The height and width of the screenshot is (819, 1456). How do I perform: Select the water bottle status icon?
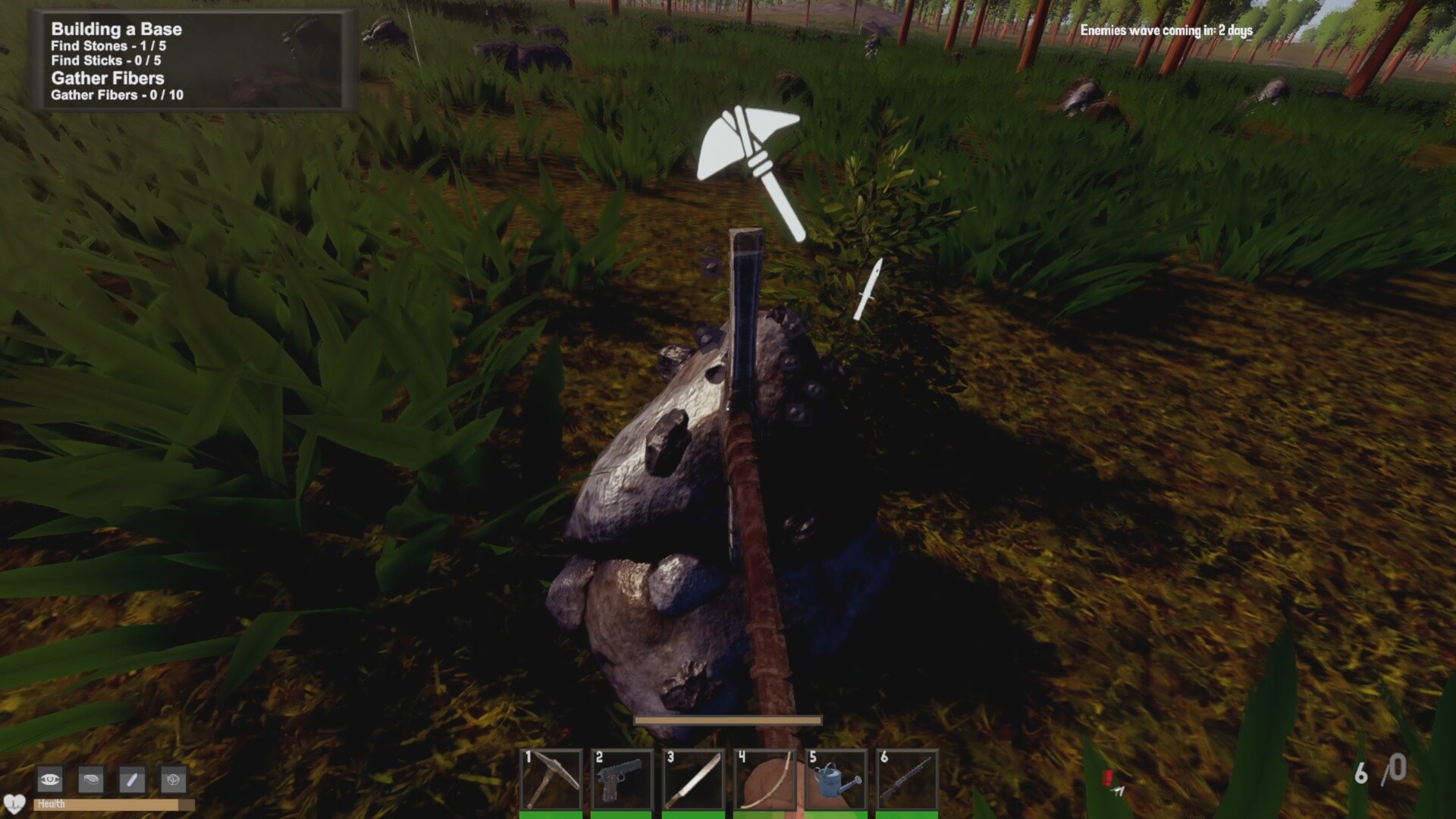132,779
